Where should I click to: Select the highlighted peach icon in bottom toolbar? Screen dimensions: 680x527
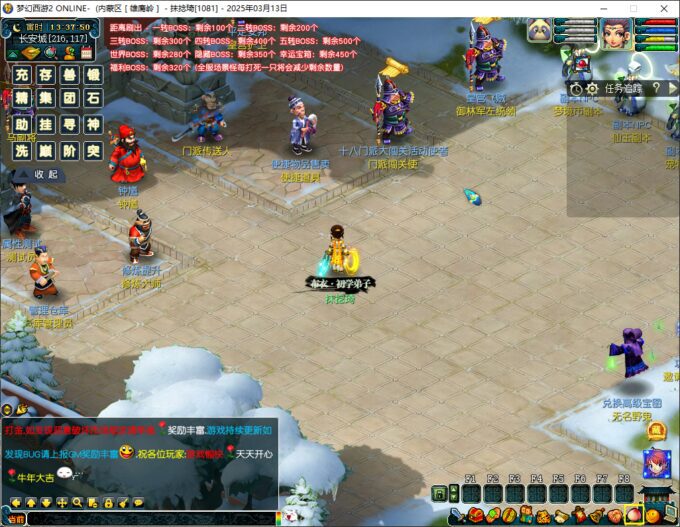coord(633,516)
